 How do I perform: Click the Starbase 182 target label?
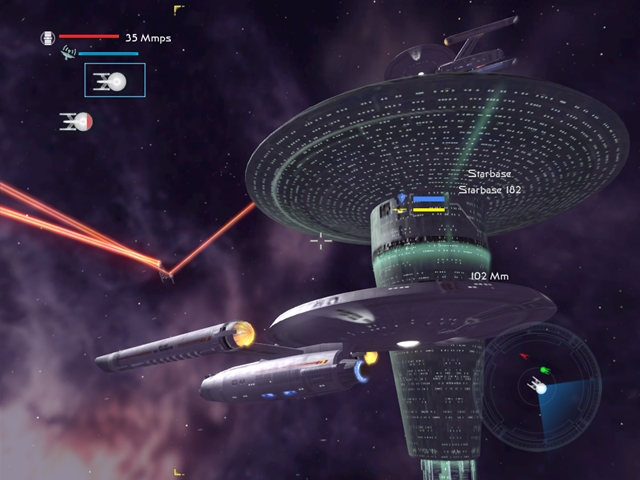coord(490,189)
